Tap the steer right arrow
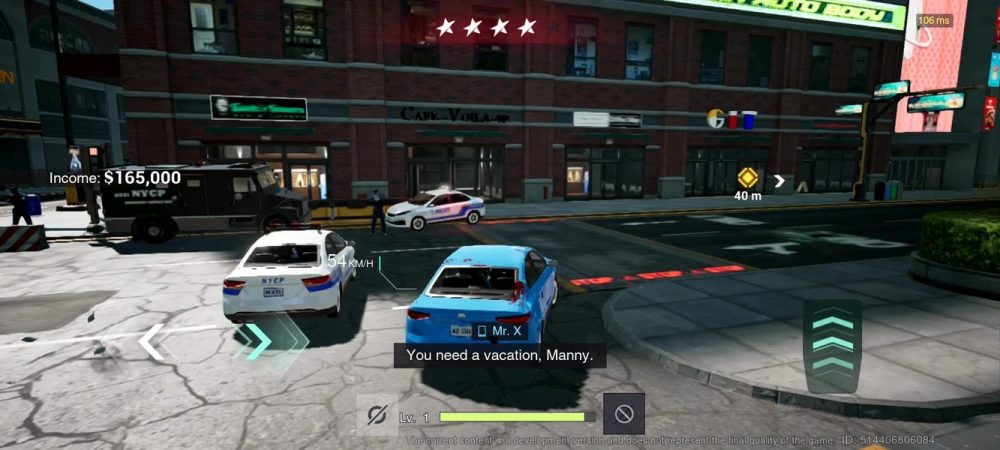The image size is (1000, 450). 258,342
